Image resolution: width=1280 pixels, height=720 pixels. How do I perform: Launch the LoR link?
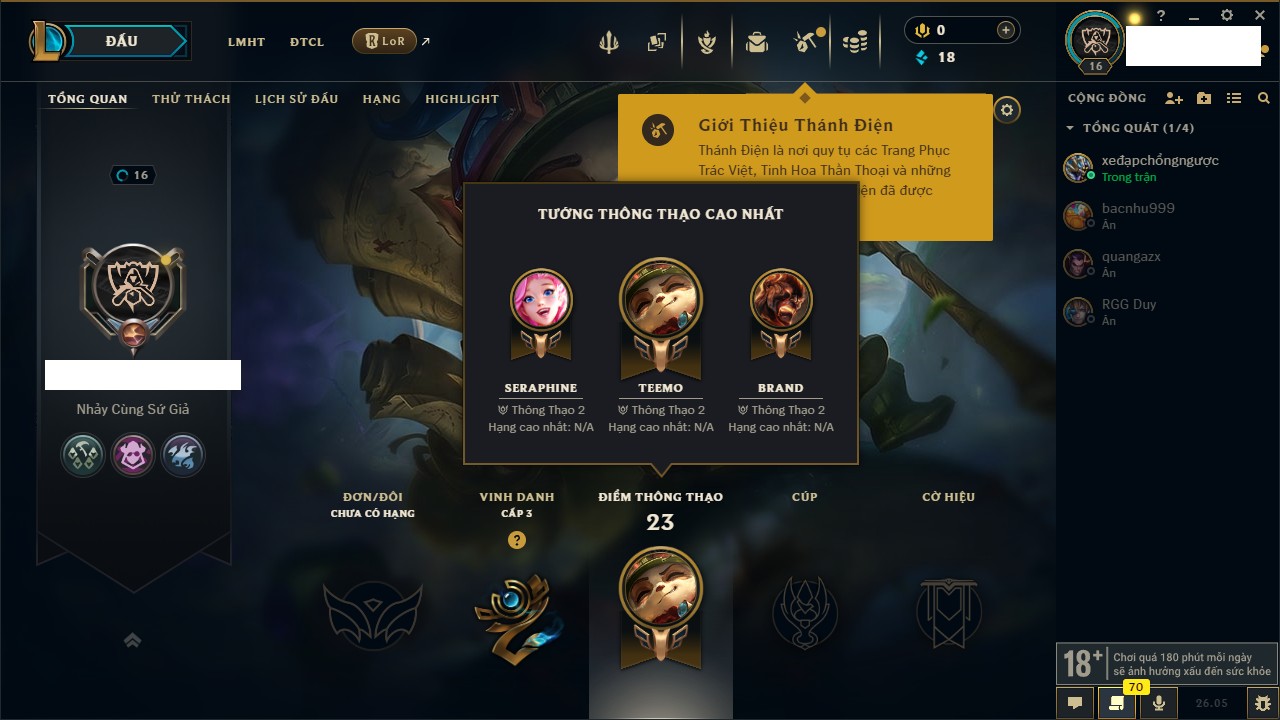(x=385, y=41)
